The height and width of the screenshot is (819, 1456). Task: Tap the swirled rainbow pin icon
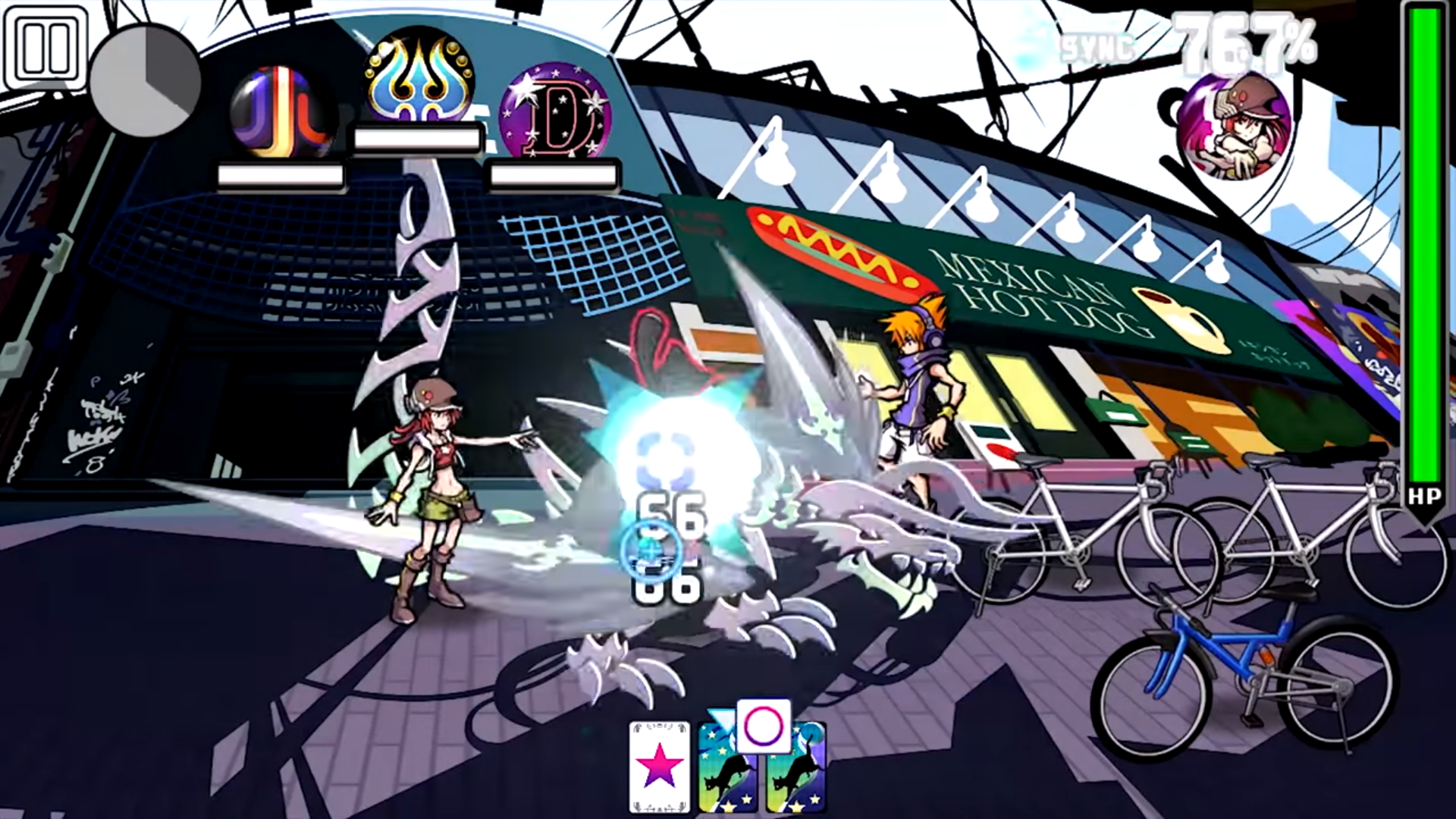coord(281,110)
